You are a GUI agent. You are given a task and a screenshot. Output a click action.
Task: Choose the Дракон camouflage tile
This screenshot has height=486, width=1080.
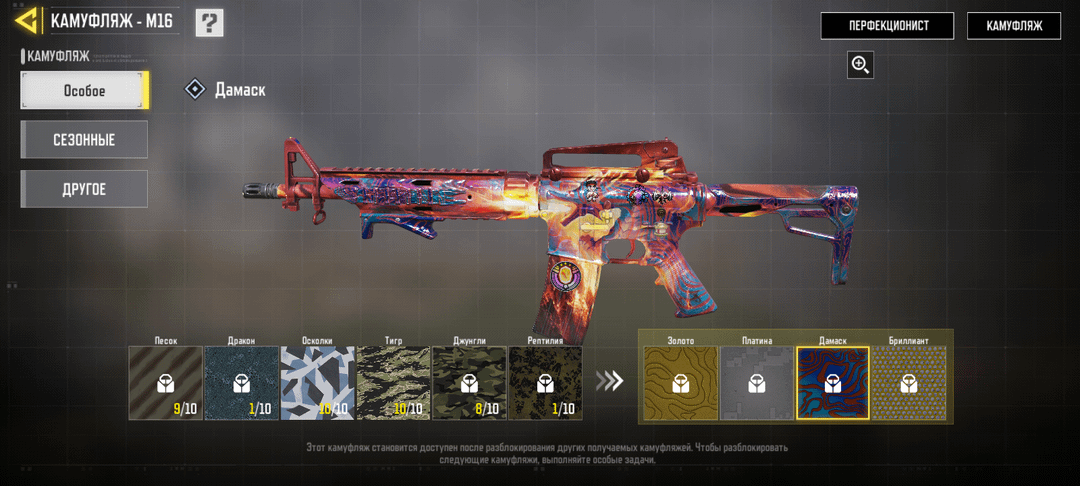point(241,383)
